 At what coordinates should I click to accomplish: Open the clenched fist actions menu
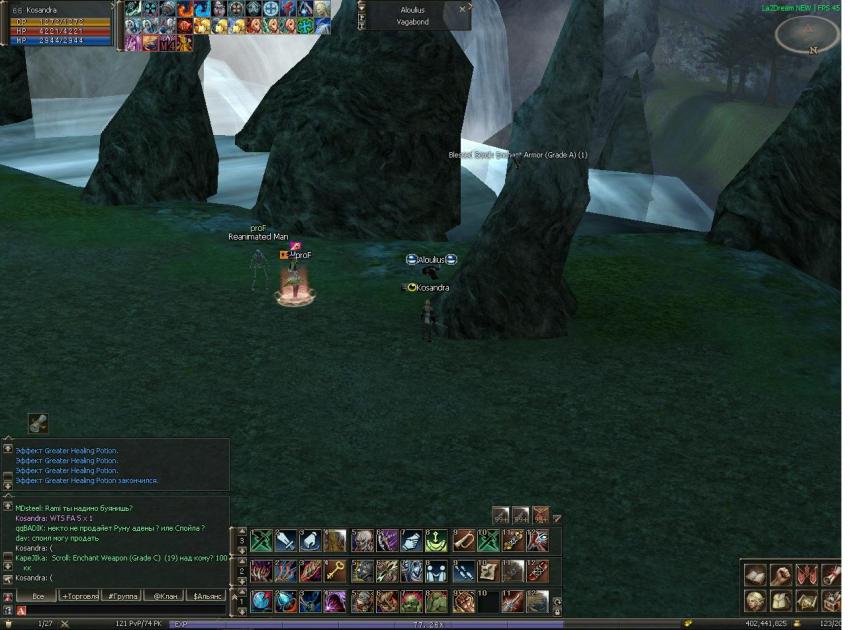click(x=780, y=575)
